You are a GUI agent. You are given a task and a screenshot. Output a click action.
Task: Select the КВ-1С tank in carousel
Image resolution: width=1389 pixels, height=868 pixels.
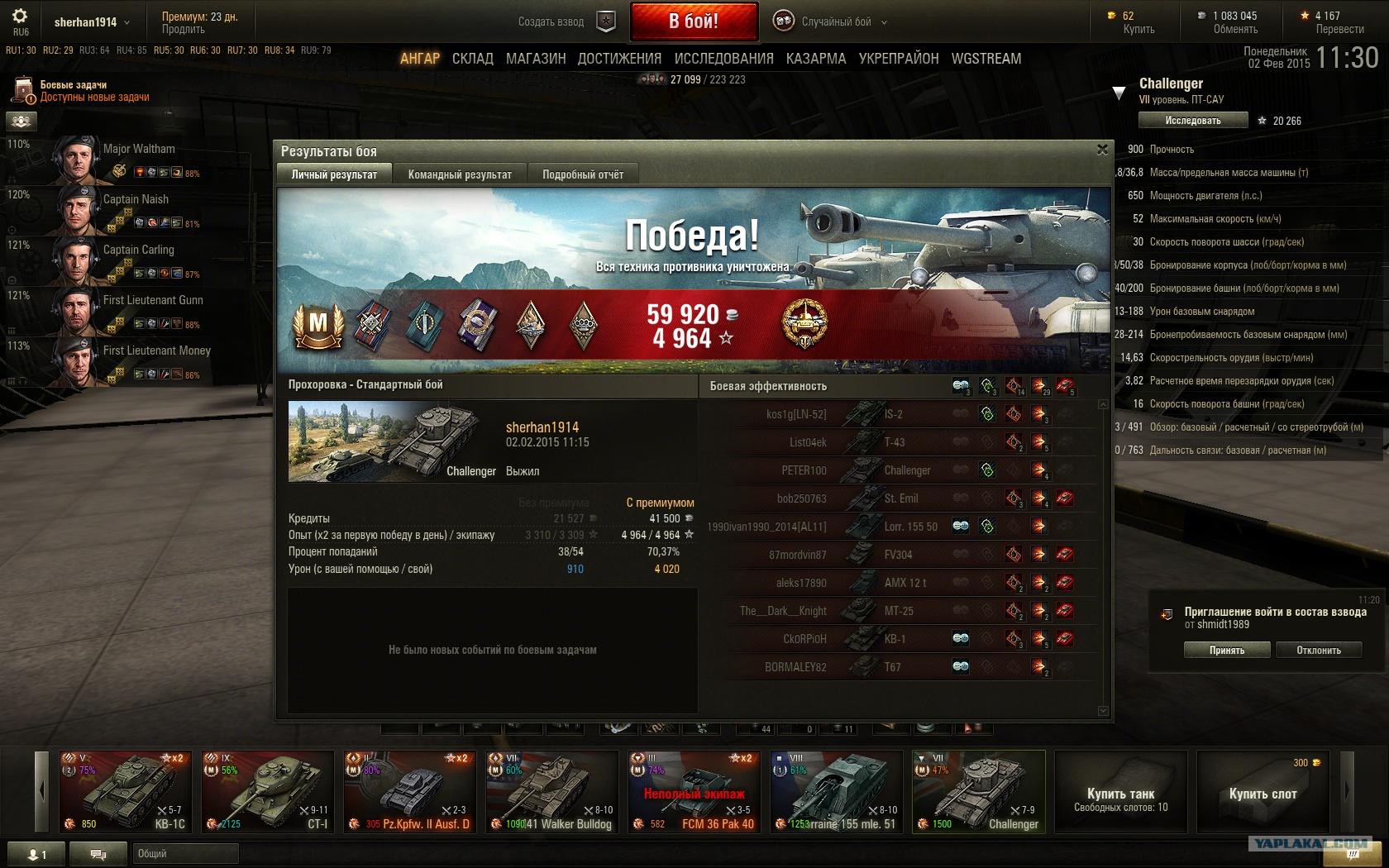click(125, 791)
